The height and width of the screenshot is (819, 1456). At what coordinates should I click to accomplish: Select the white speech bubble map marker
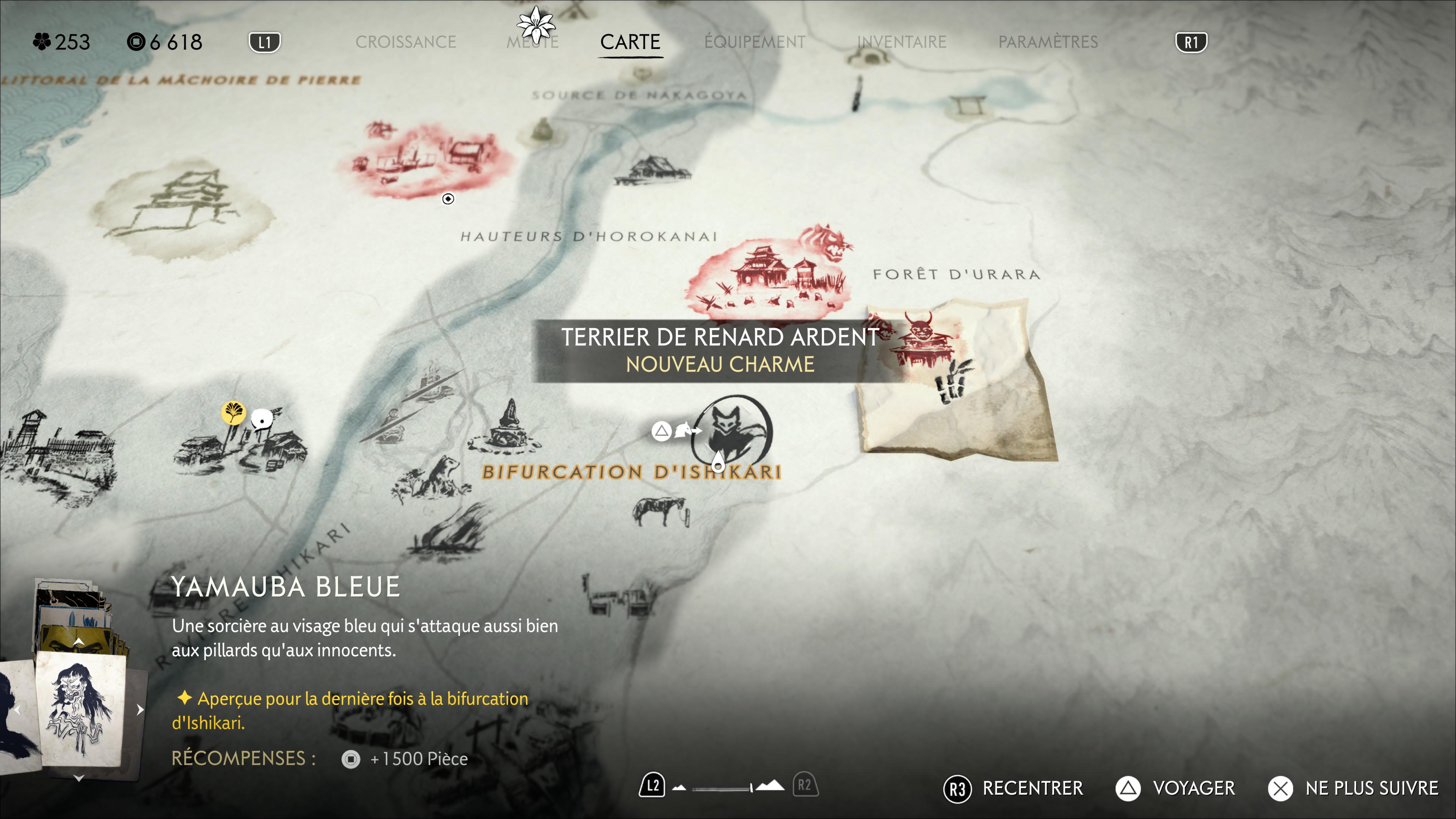tap(262, 419)
